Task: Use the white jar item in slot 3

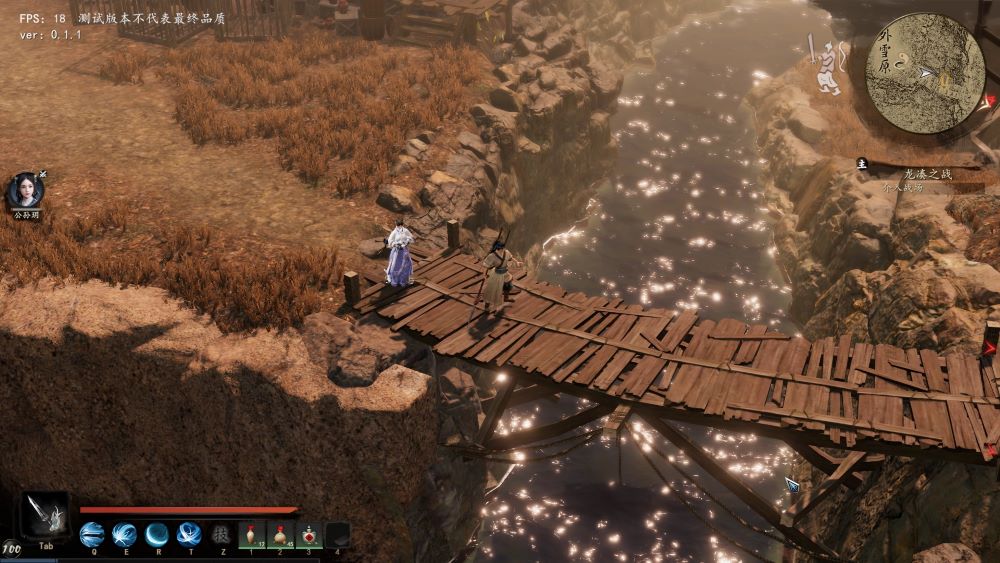Action: point(309,534)
